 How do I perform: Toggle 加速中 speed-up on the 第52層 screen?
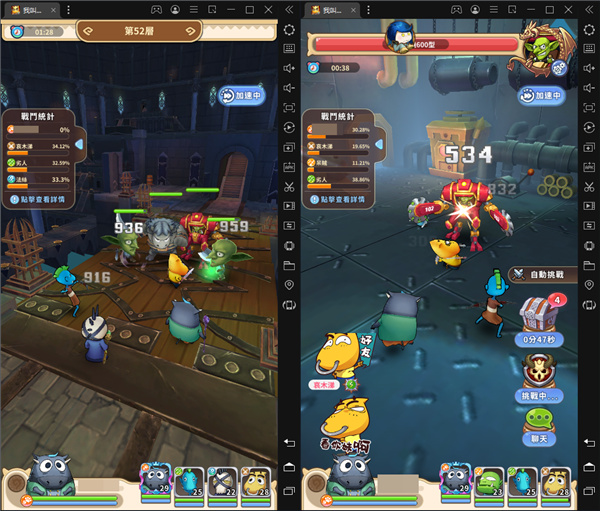(x=241, y=95)
